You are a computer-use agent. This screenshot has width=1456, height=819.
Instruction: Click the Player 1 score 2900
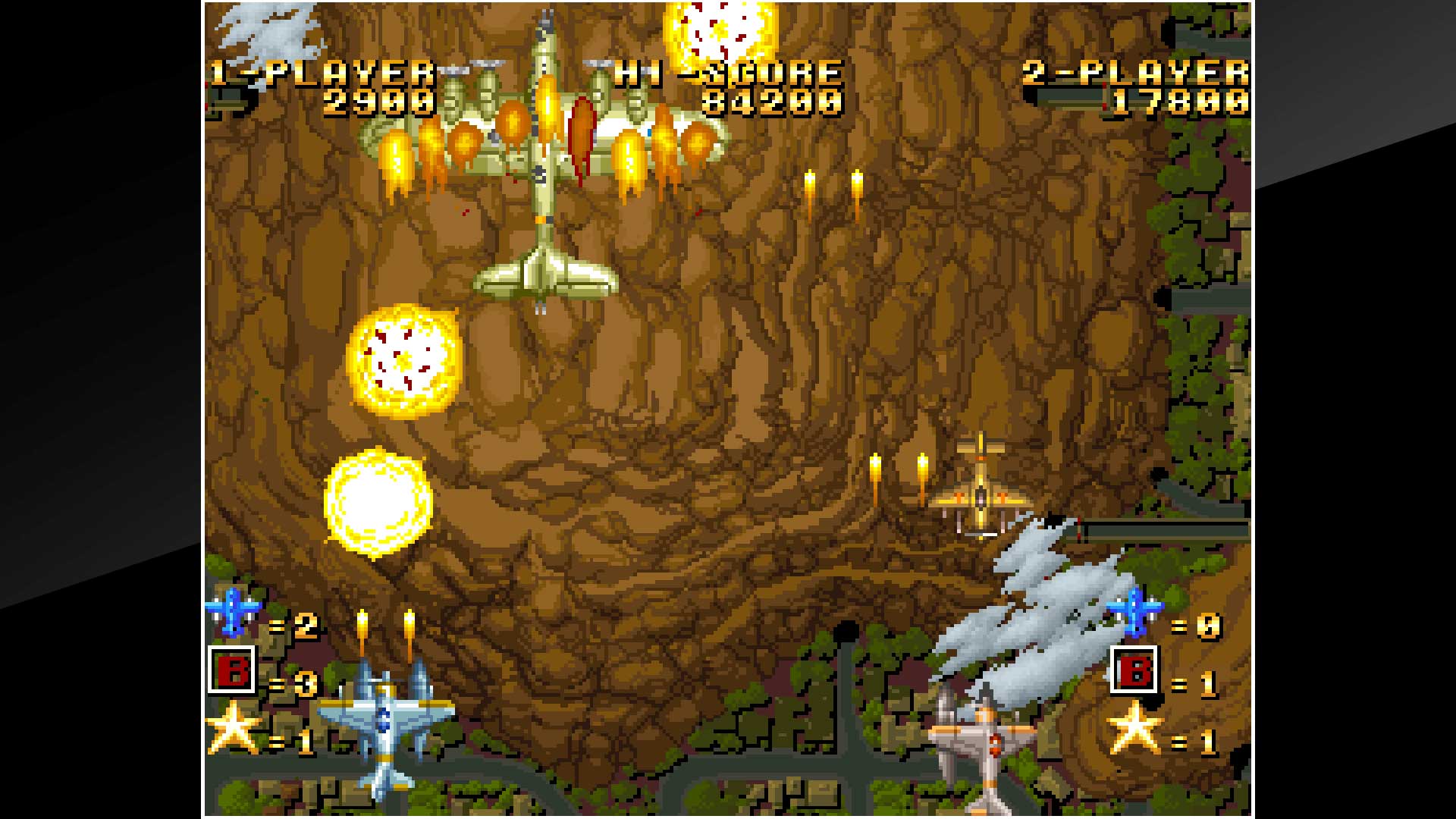(379, 102)
